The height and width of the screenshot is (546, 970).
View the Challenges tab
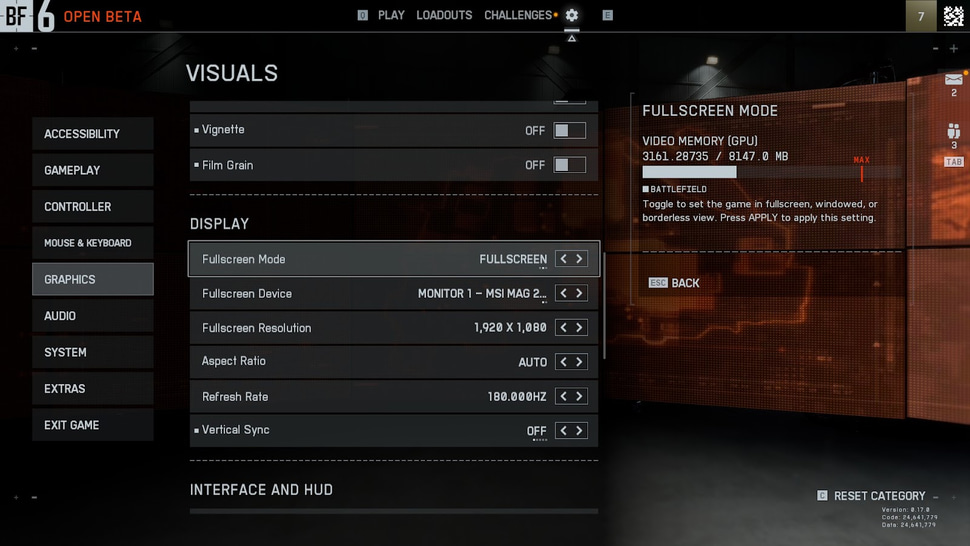[518, 15]
